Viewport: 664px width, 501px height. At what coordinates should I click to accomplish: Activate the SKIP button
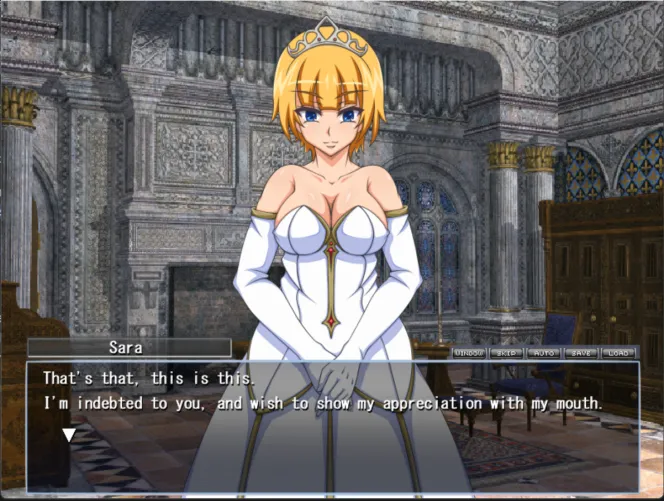pyautogui.click(x=507, y=352)
